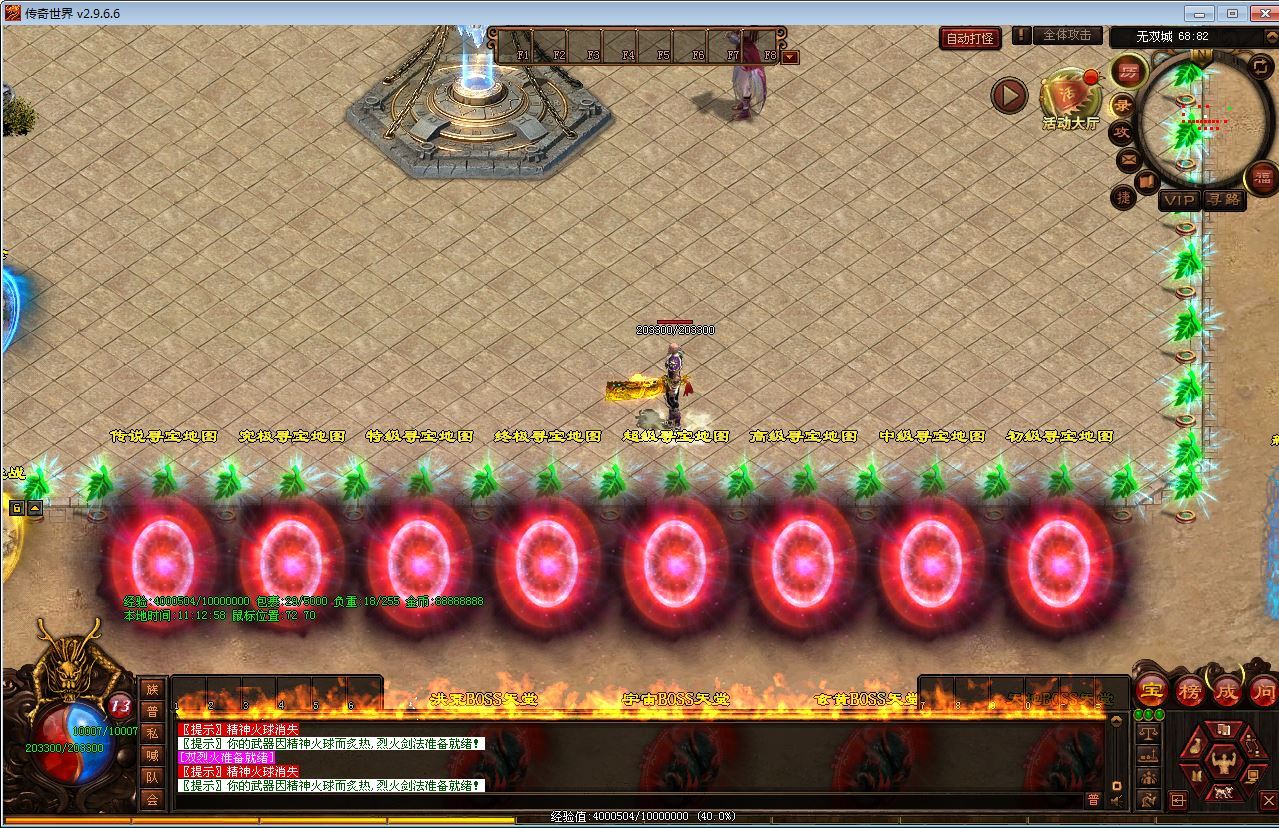Image resolution: width=1279 pixels, height=828 pixels.
Task: Open the VIP panel
Action: tap(1178, 200)
